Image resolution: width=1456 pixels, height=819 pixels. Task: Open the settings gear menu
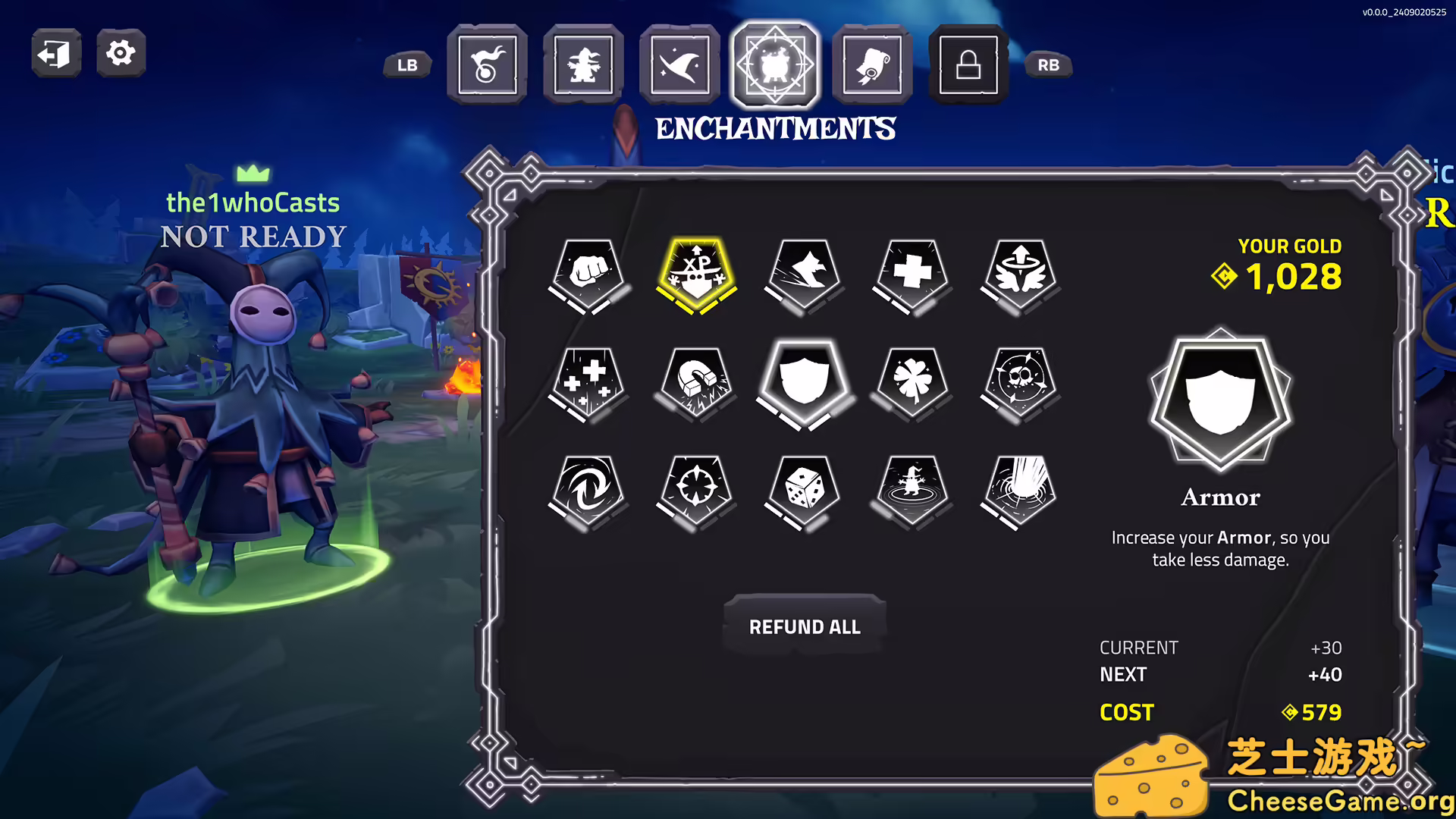tap(120, 53)
